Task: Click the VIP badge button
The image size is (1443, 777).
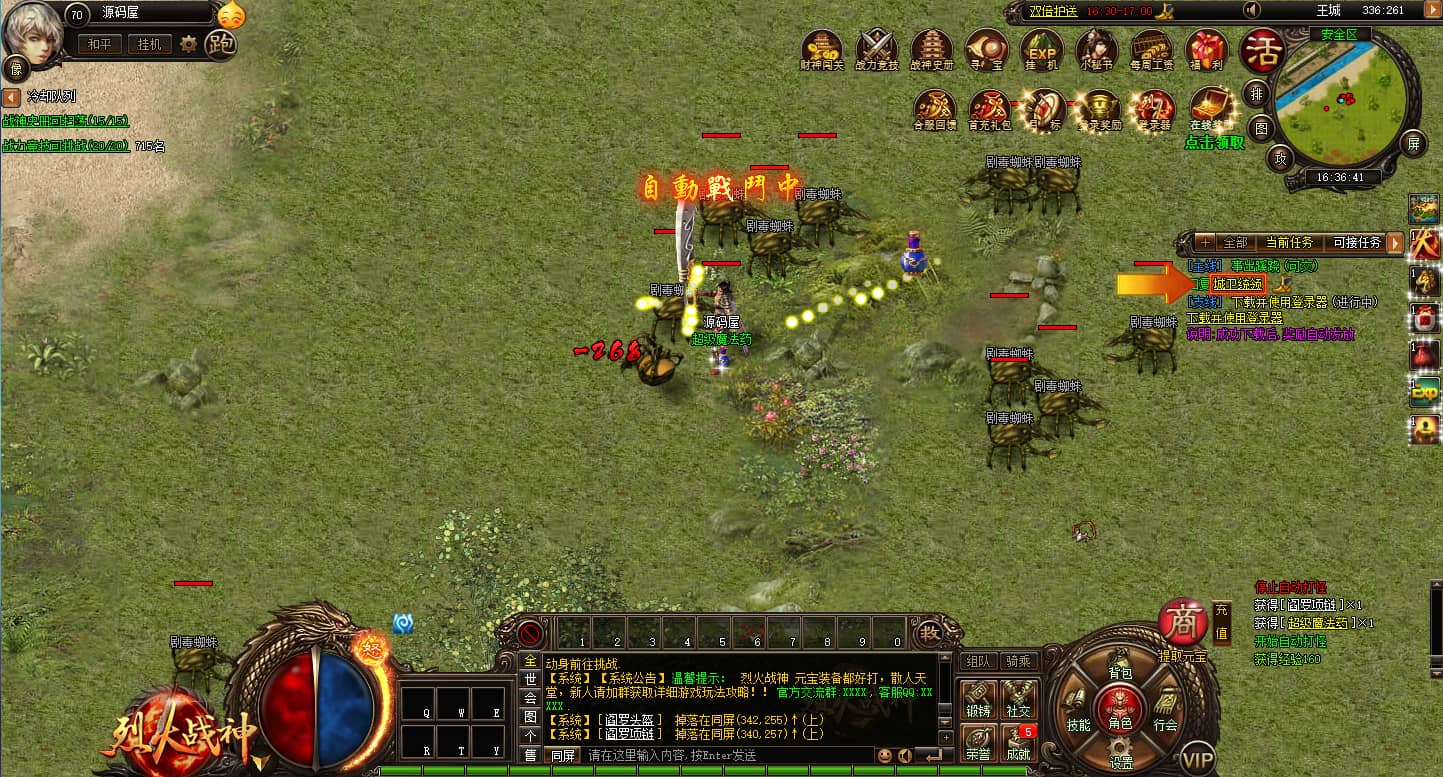Action: [1198, 759]
